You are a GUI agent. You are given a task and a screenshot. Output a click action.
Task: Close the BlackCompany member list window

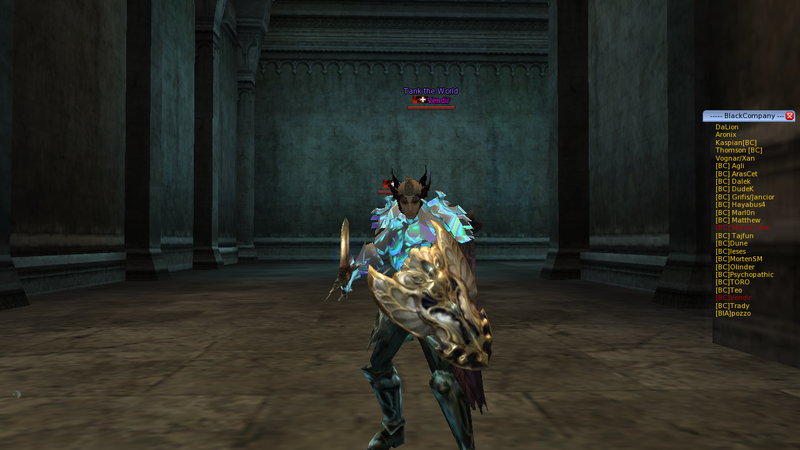[790, 116]
